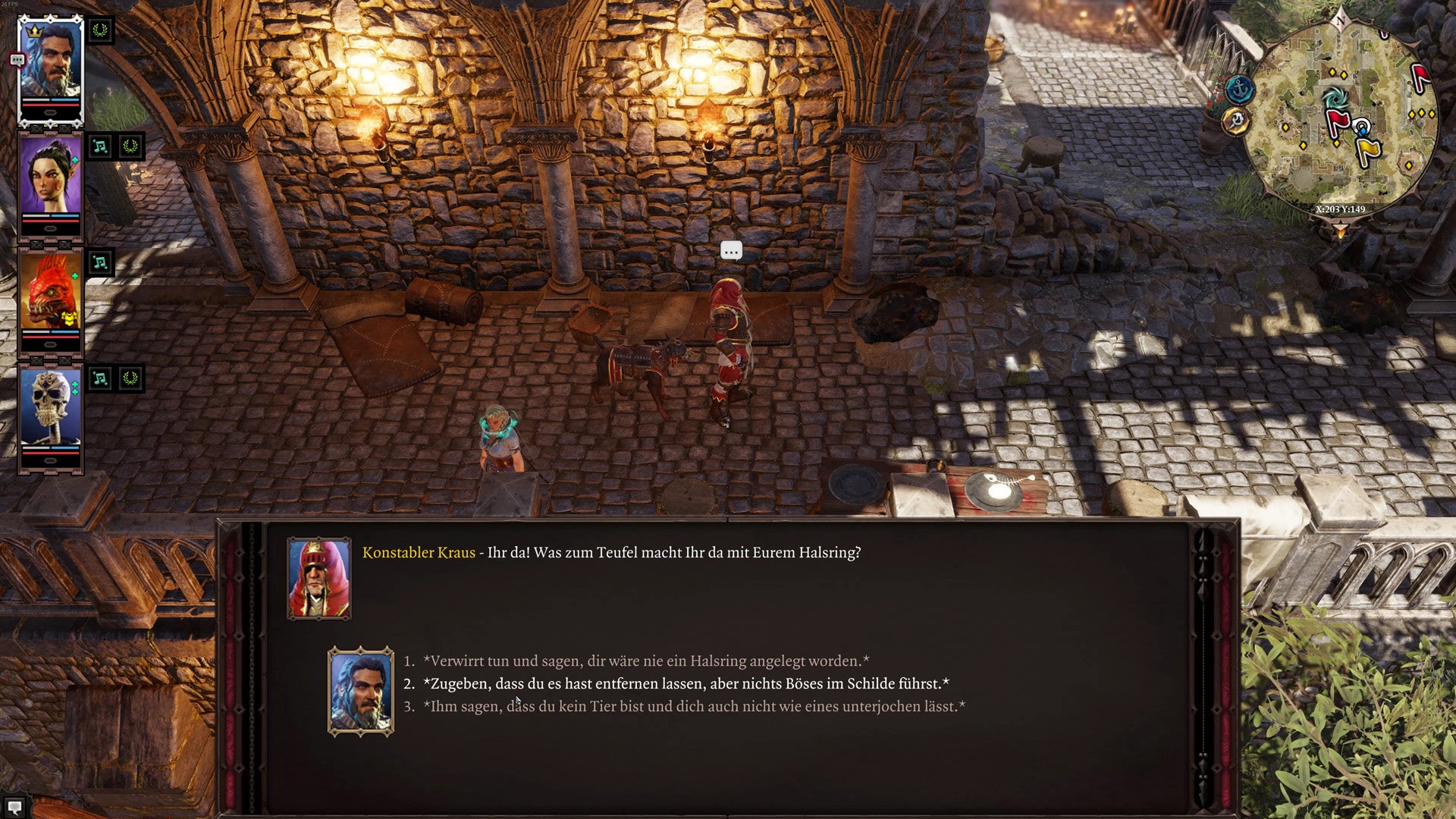Click the red flag quest marker on the minimap
Viewport: 1456px width, 819px height.
pos(1338,119)
